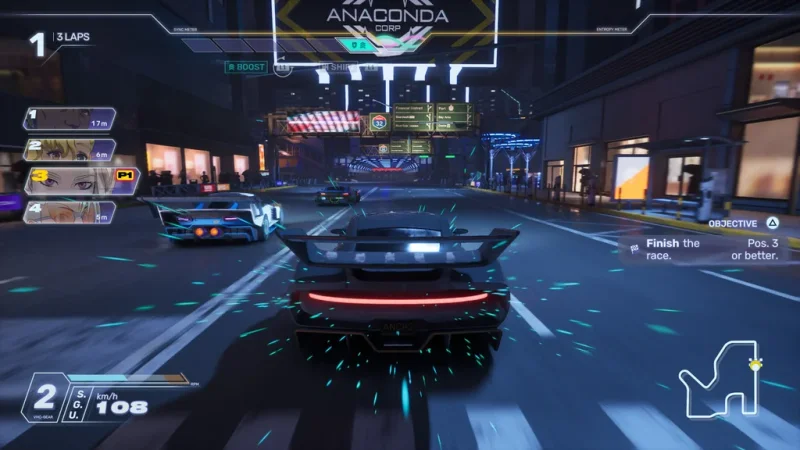Select the first-place racer portrait
This screenshot has width=800, height=450.
pos(68,119)
